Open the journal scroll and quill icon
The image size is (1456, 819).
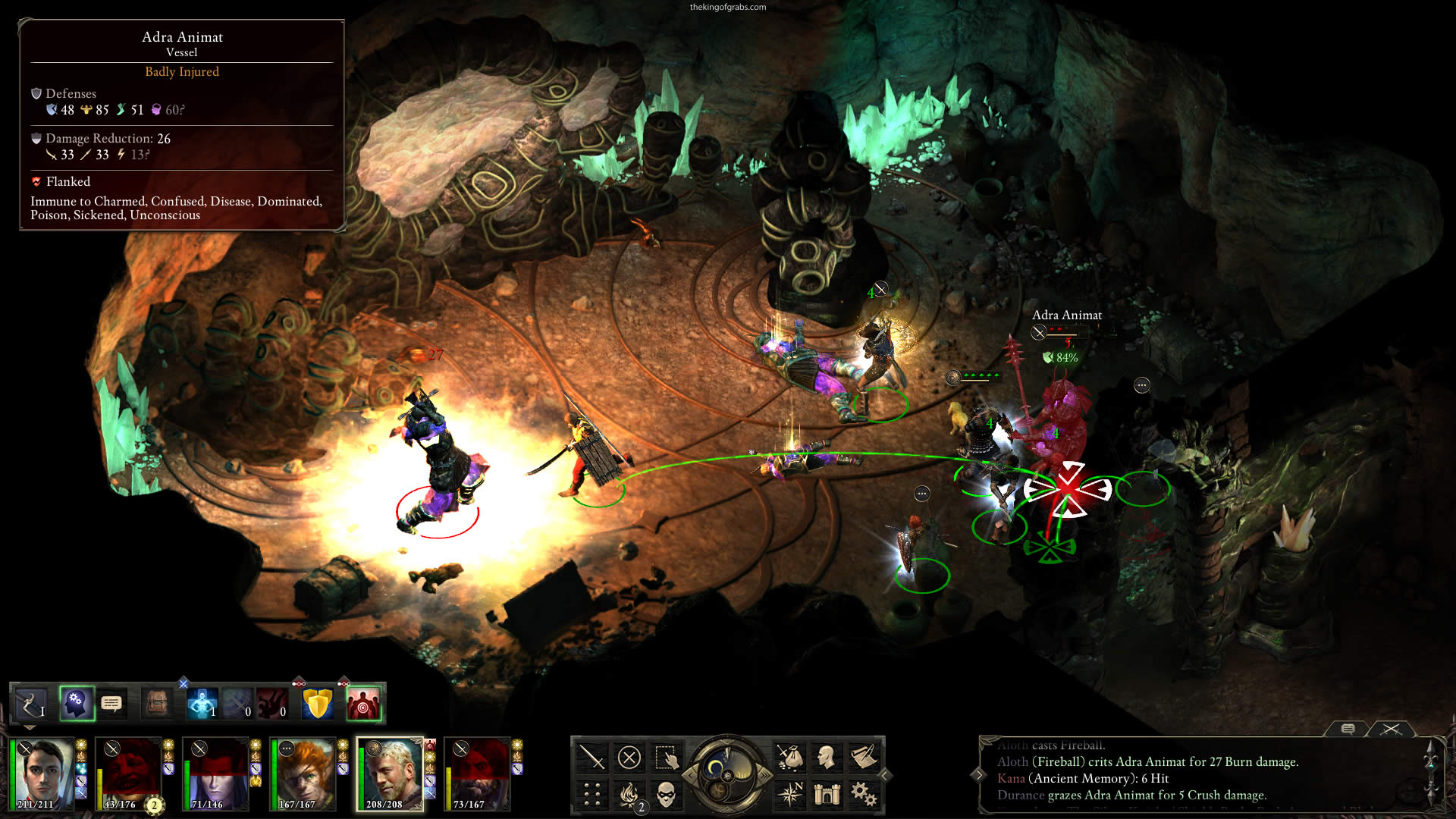(864, 758)
